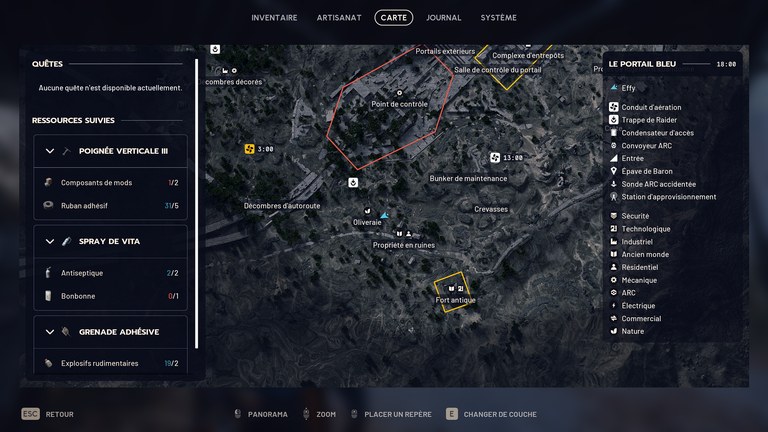The height and width of the screenshot is (432, 768).
Task: Toggle the Station d'approvisionnement legend filter
Action: [668, 197]
